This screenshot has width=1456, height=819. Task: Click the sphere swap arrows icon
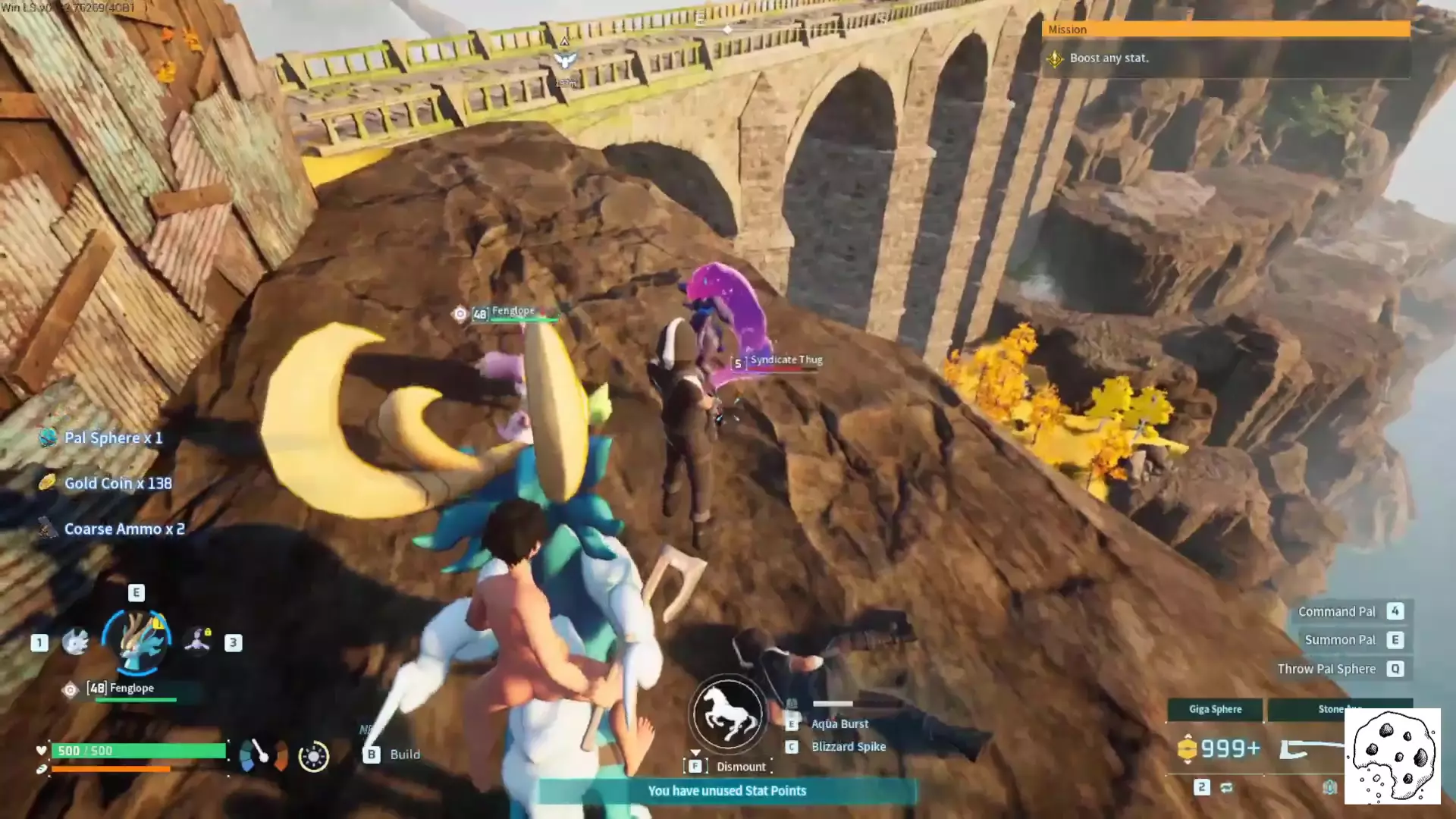(x=1226, y=788)
